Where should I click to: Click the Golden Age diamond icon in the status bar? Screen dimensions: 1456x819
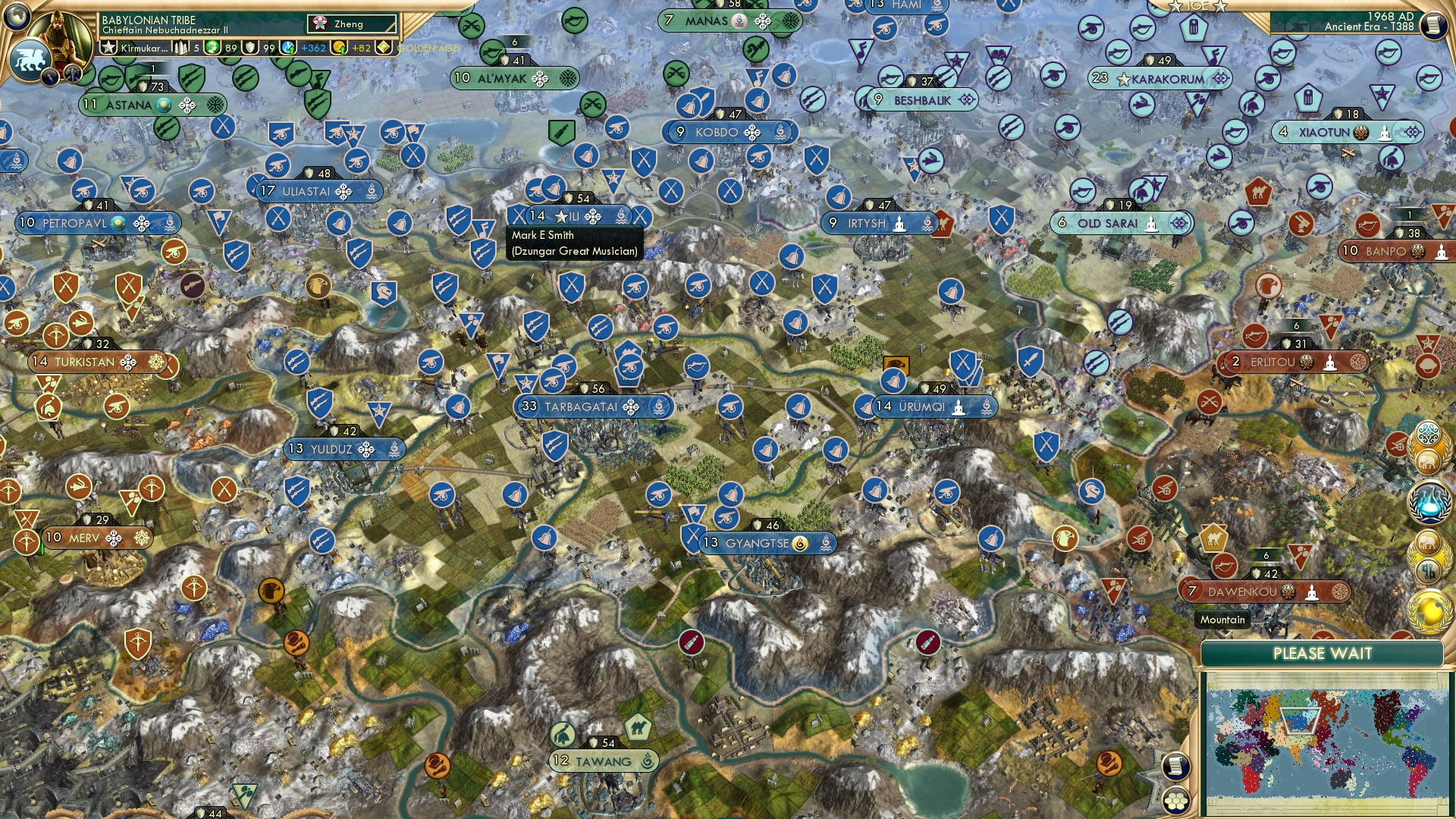tap(384, 46)
